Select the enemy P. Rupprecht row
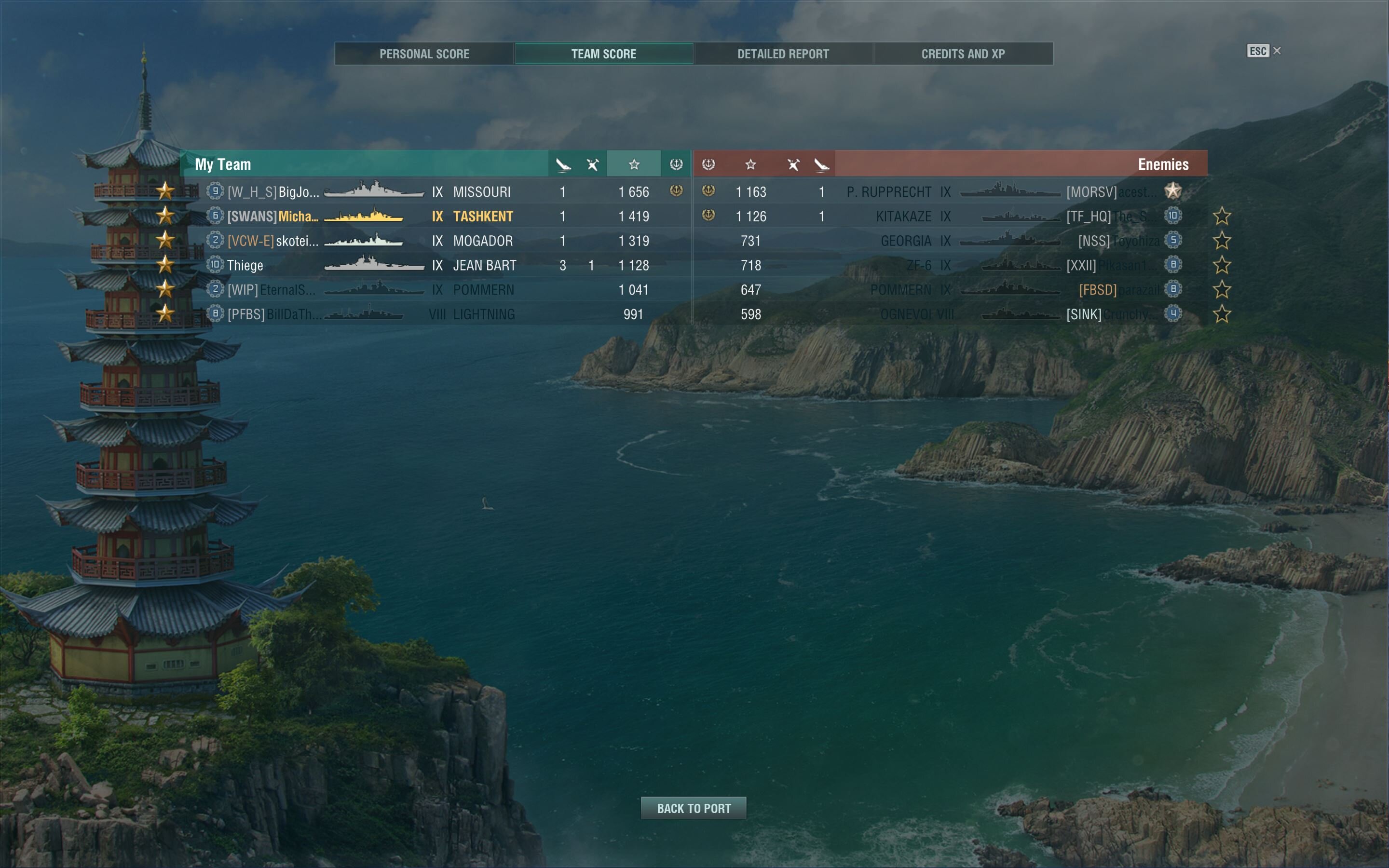The width and height of the screenshot is (1389, 868). tap(947, 192)
